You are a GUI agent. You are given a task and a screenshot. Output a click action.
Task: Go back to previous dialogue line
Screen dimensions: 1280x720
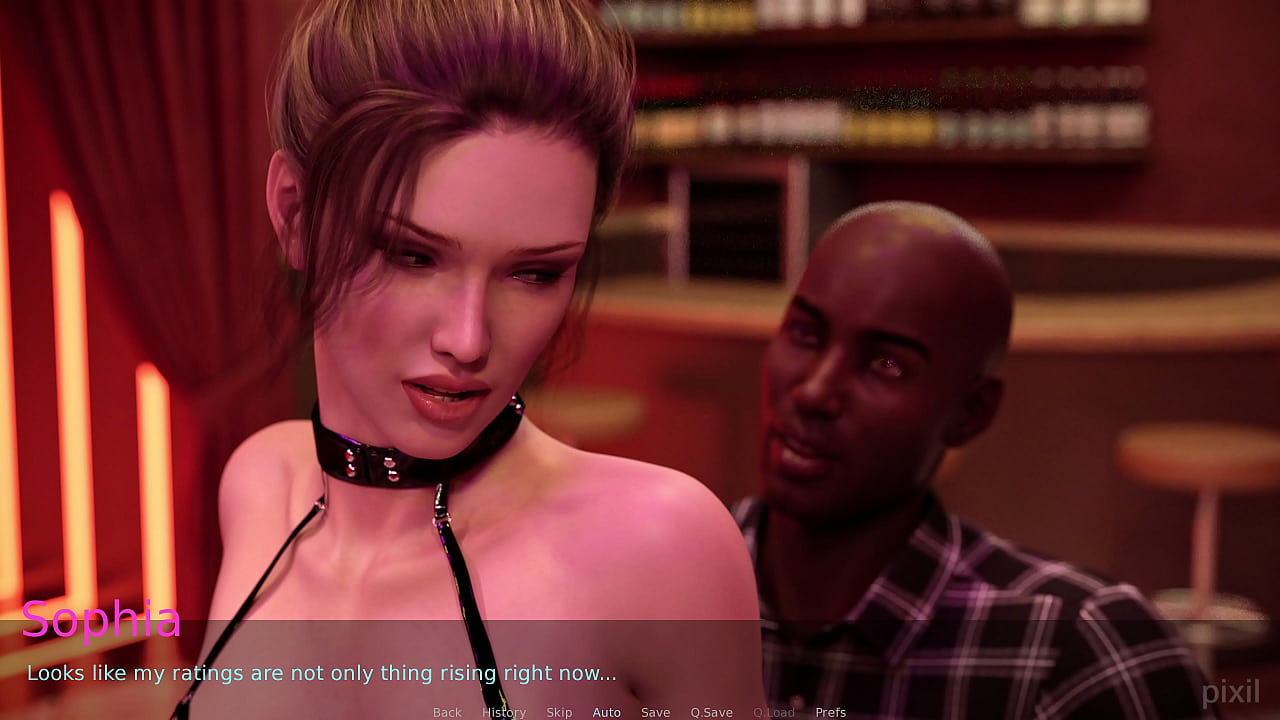click(447, 712)
